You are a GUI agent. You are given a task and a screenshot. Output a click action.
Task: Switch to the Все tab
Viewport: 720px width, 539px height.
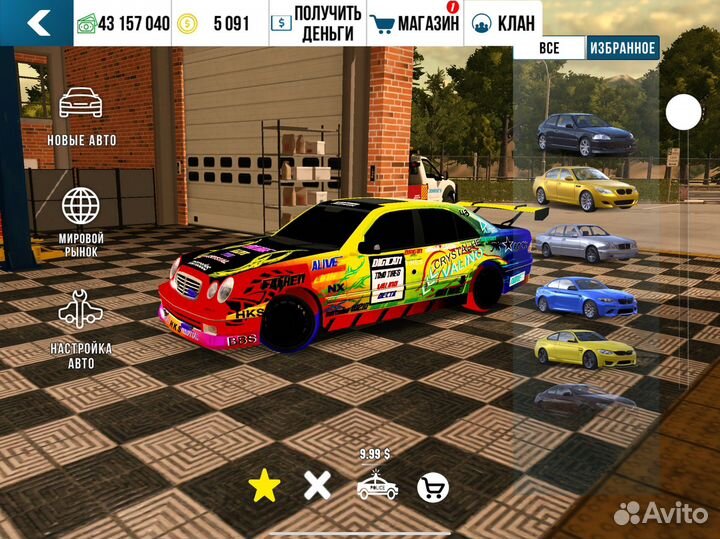[549, 48]
